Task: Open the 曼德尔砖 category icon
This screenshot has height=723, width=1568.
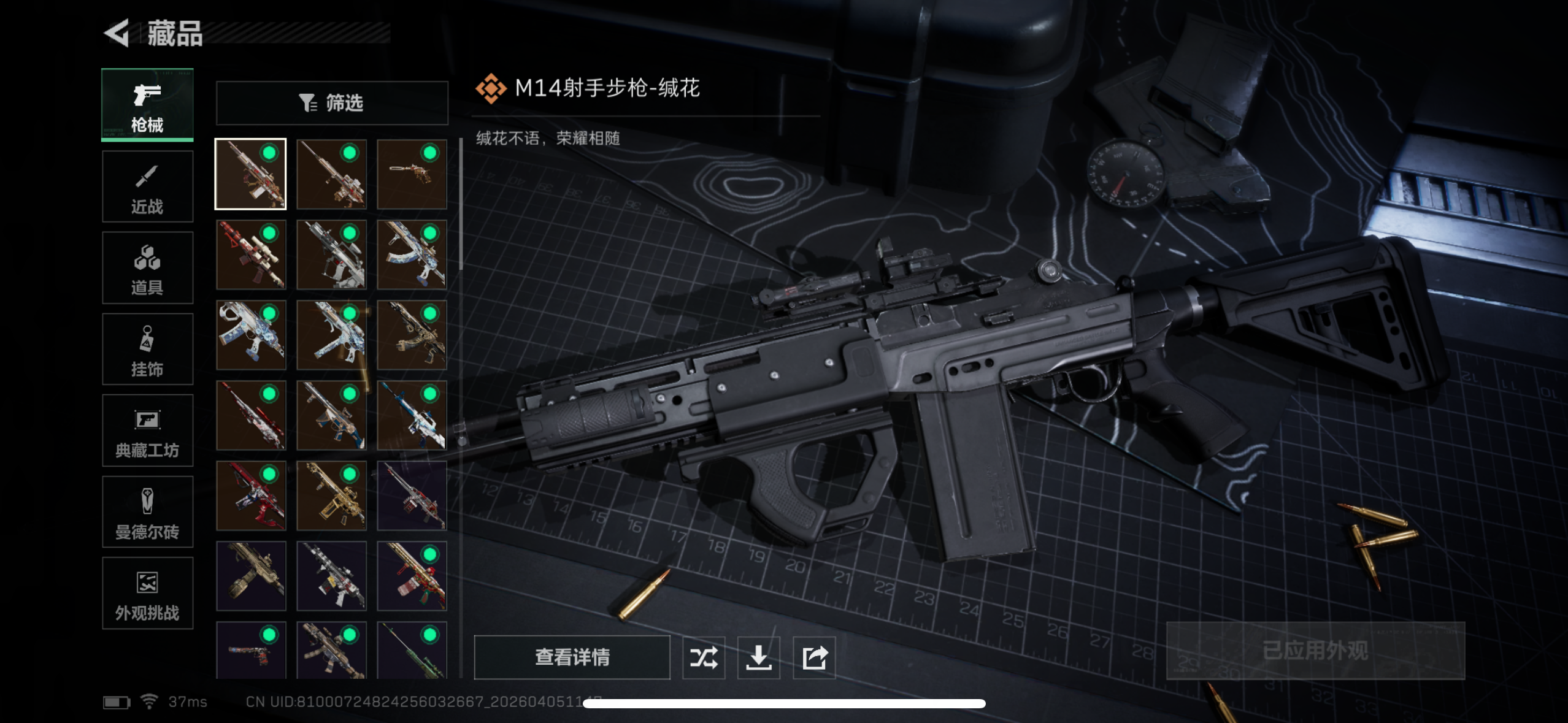Action: tap(147, 513)
